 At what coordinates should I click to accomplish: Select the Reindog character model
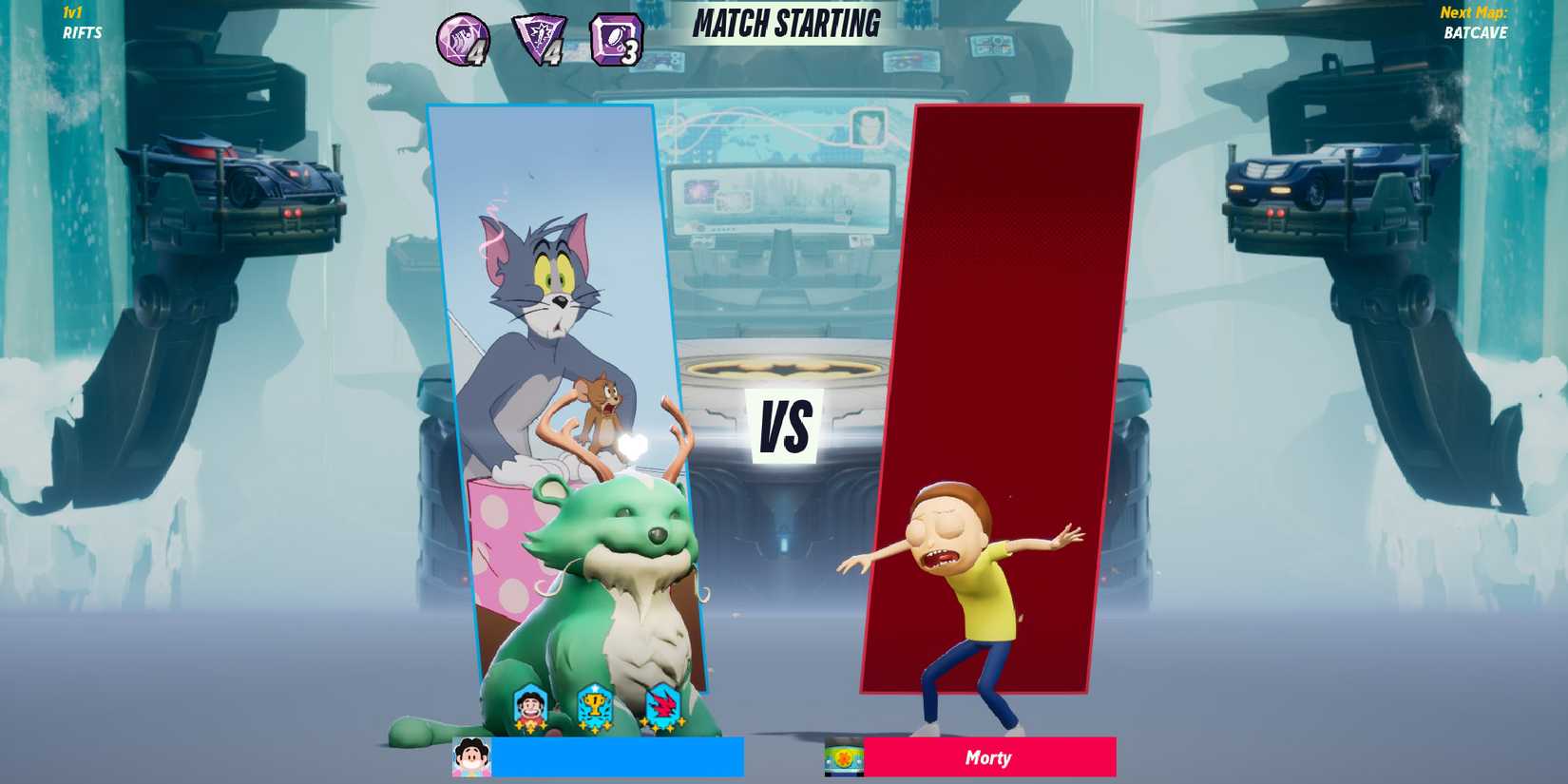pyautogui.click(x=608, y=570)
